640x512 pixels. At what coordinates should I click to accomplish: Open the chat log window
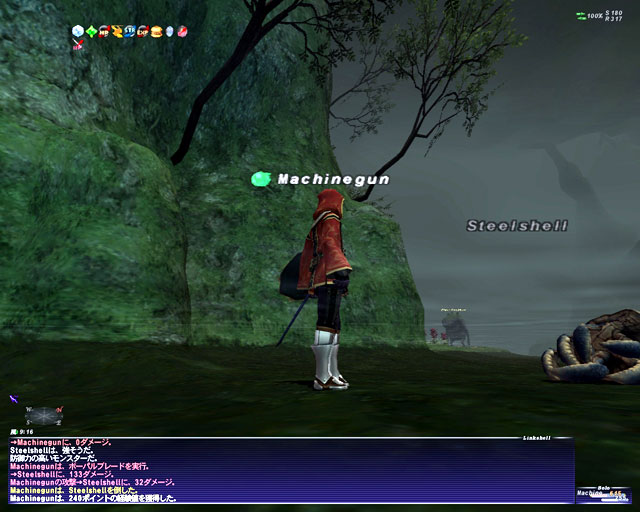(290, 470)
